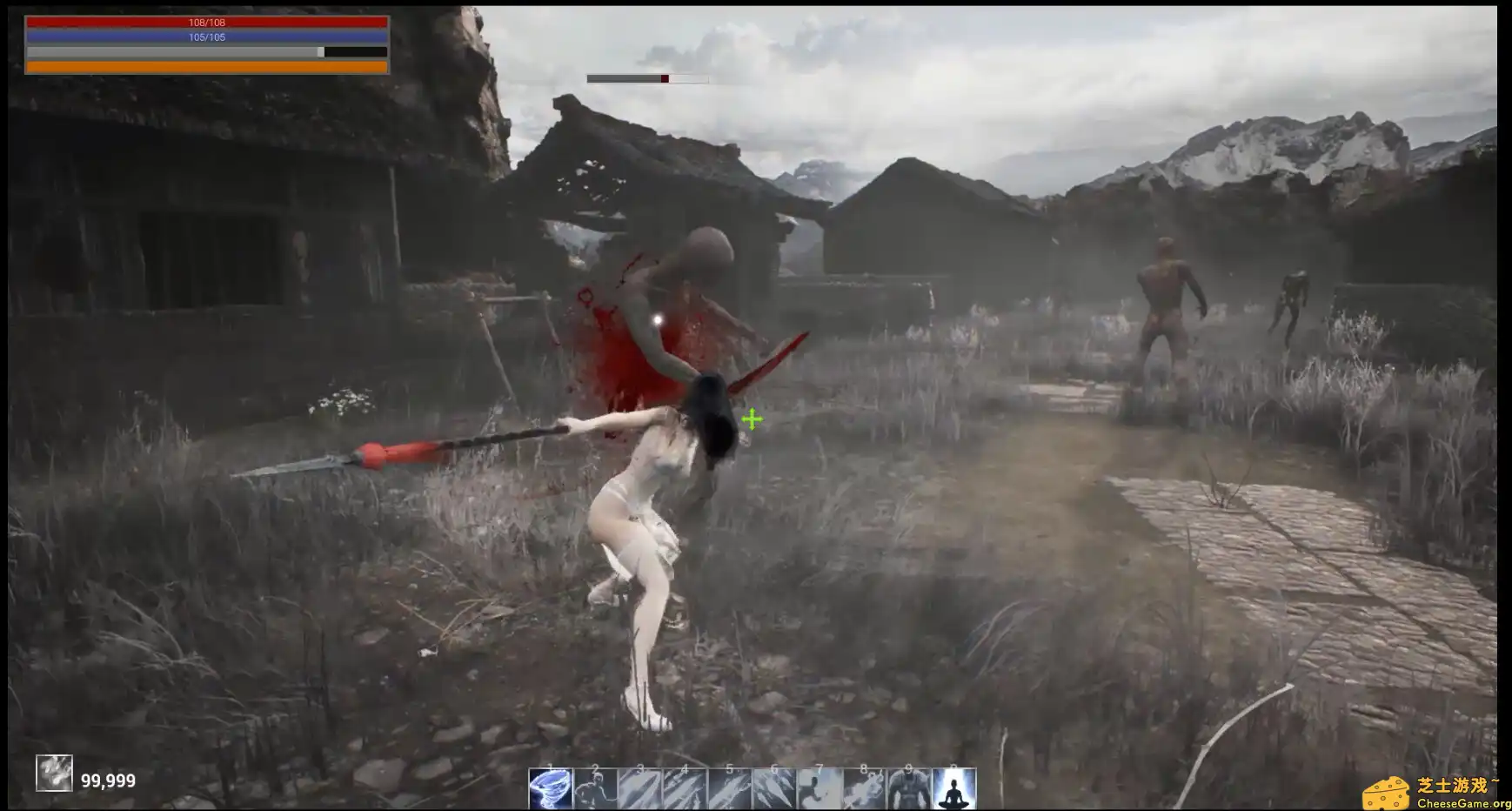
Task: Select the punch attack skill in slot 2
Action: (595, 789)
